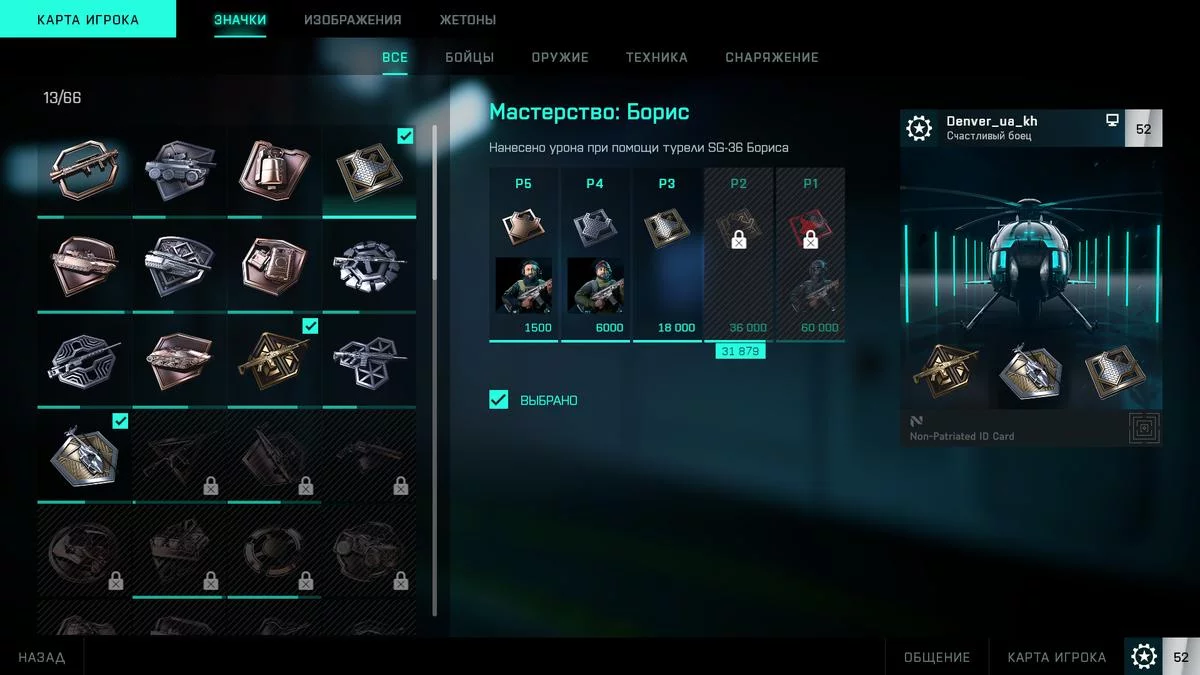Toggle the Выбрано checkbox
This screenshot has height=675, width=1200.
coord(499,400)
